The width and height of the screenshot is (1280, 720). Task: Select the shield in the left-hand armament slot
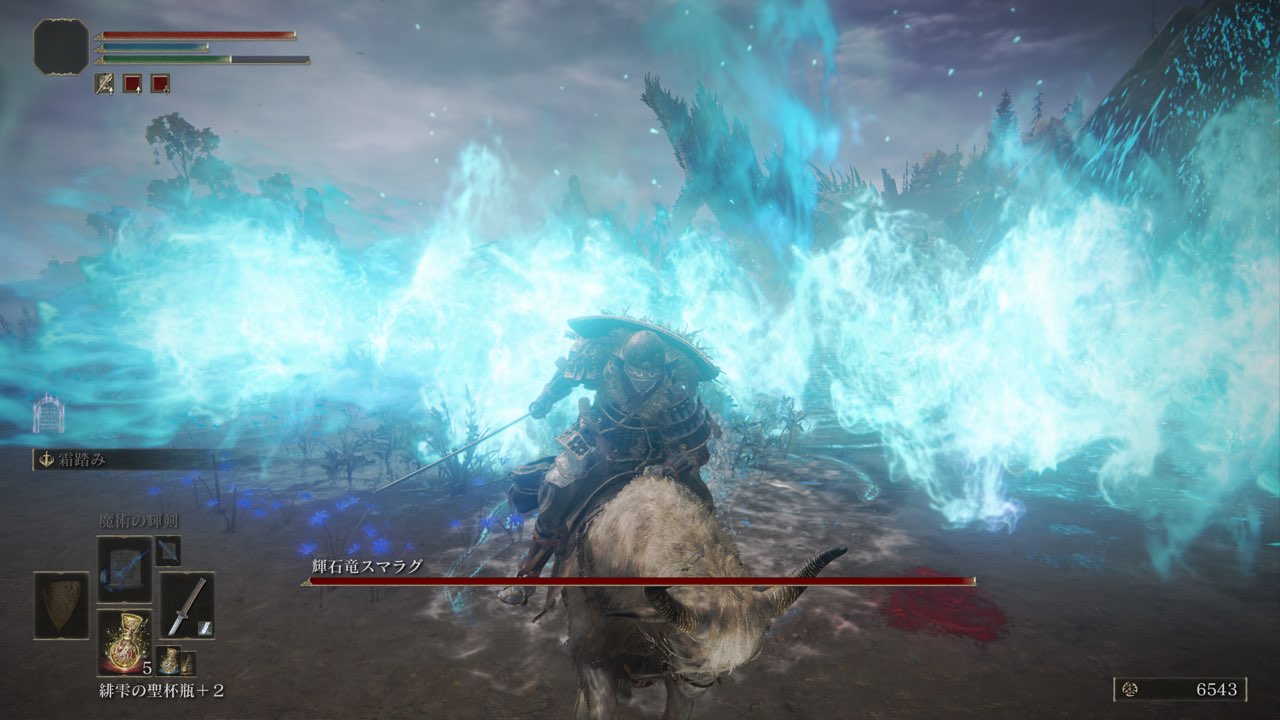point(61,605)
